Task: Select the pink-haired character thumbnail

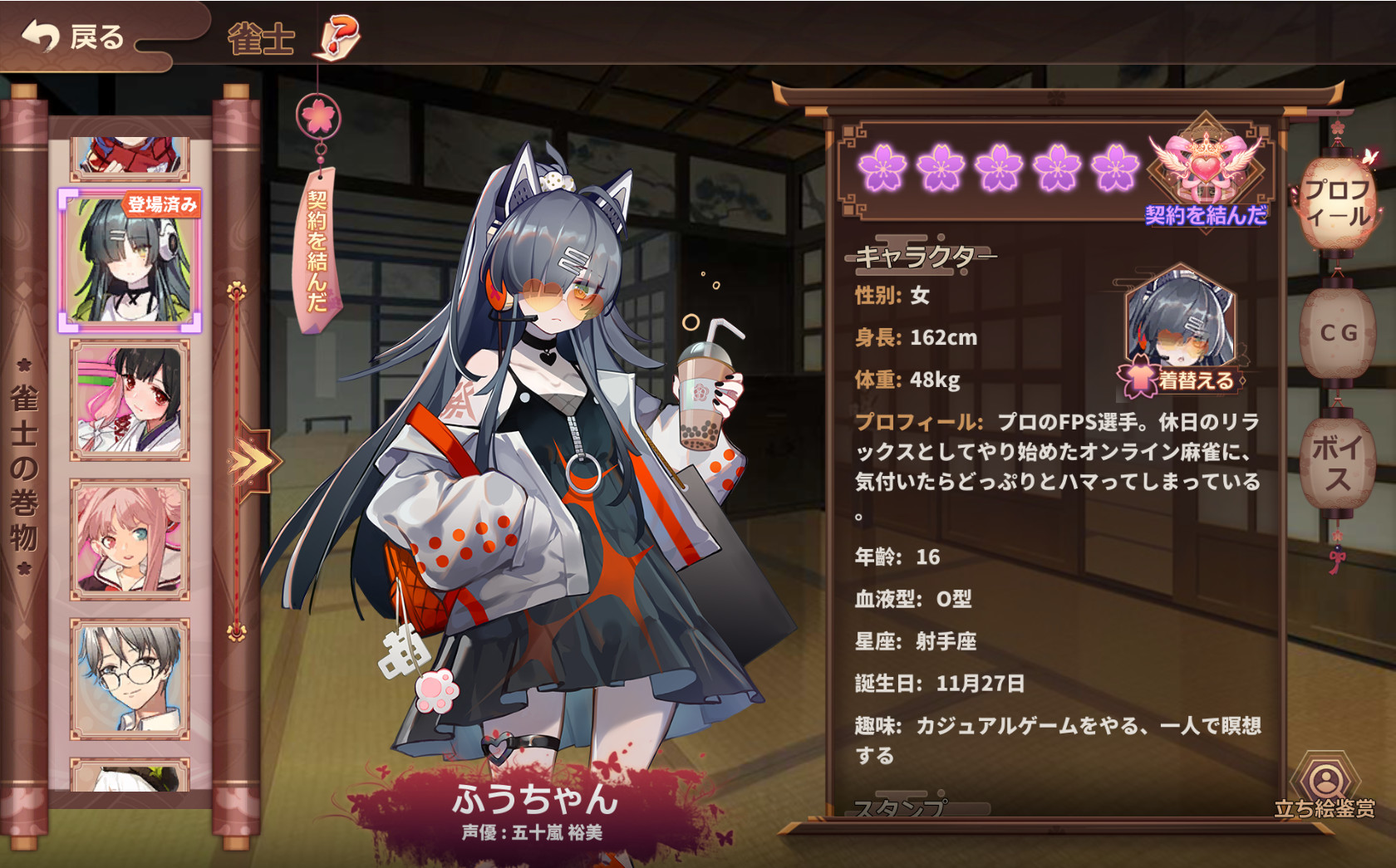Action: 129,536
